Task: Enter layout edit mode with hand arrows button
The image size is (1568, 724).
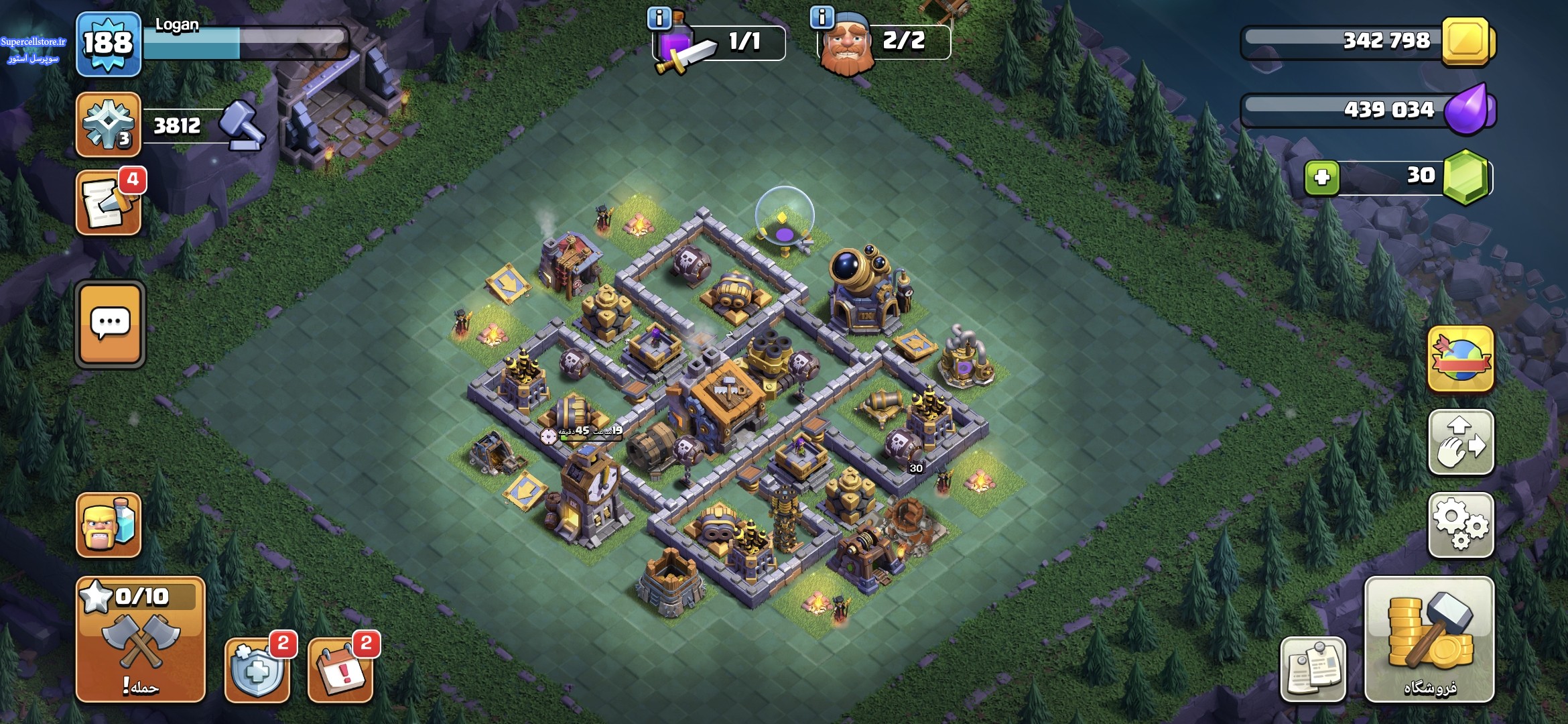Action: (1461, 442)
